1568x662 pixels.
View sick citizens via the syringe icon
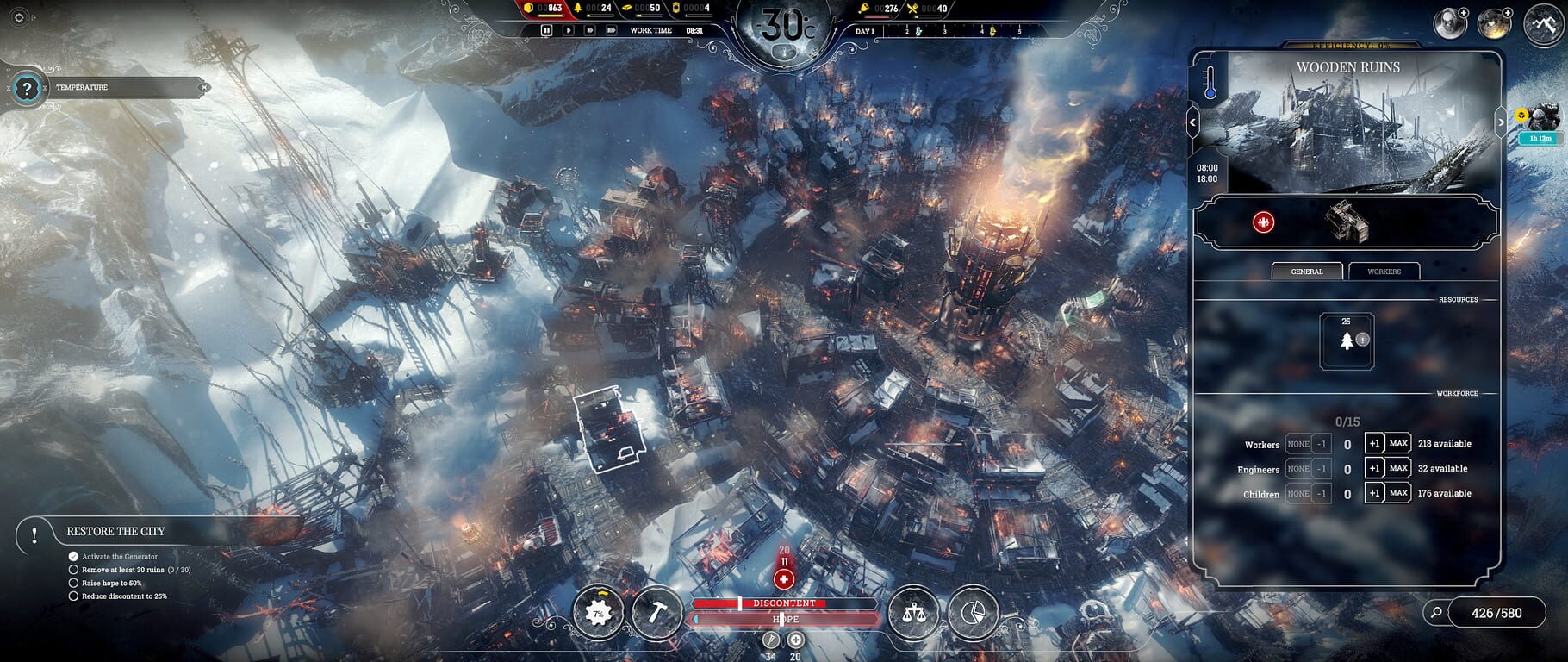(x=770, y=640)
